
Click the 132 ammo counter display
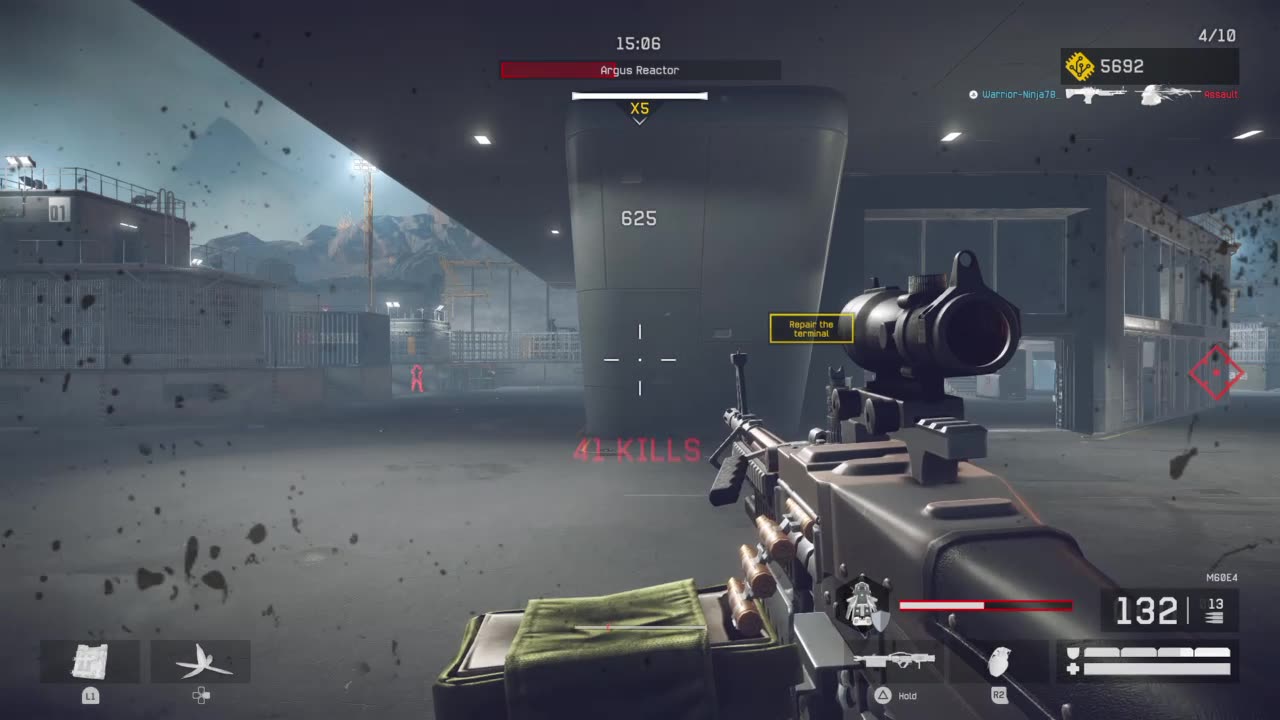click(1147, 611)
